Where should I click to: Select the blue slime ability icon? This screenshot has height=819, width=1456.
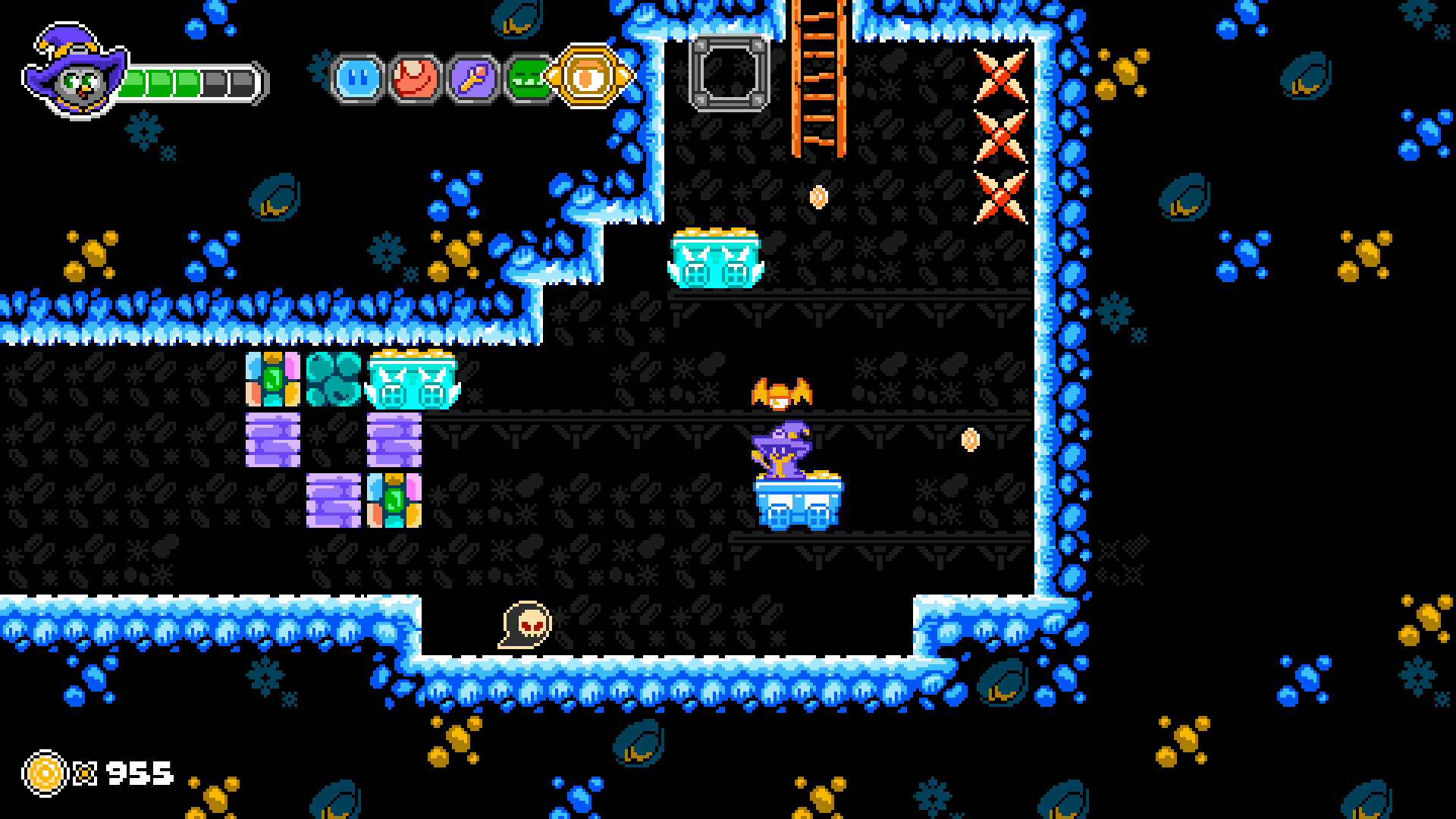point(356,78)
